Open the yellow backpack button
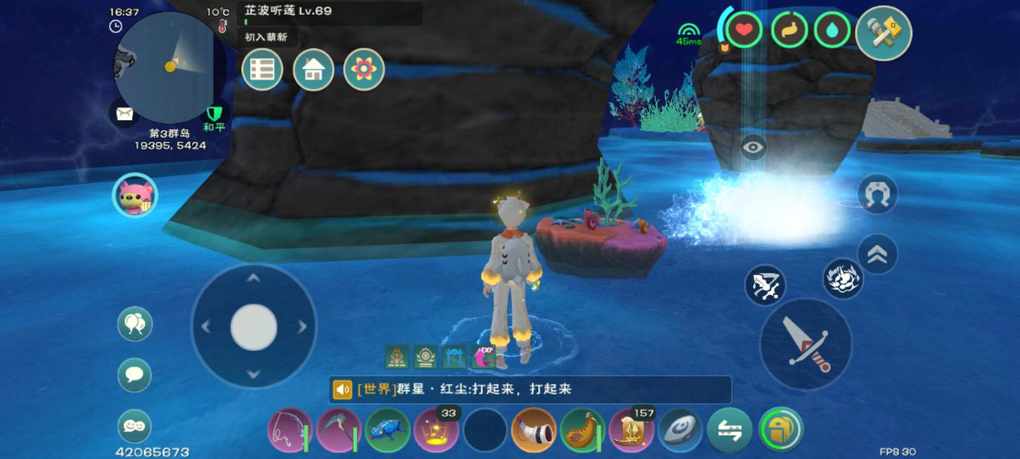The height and width of the screenshot is (459, 1020). 780,431
